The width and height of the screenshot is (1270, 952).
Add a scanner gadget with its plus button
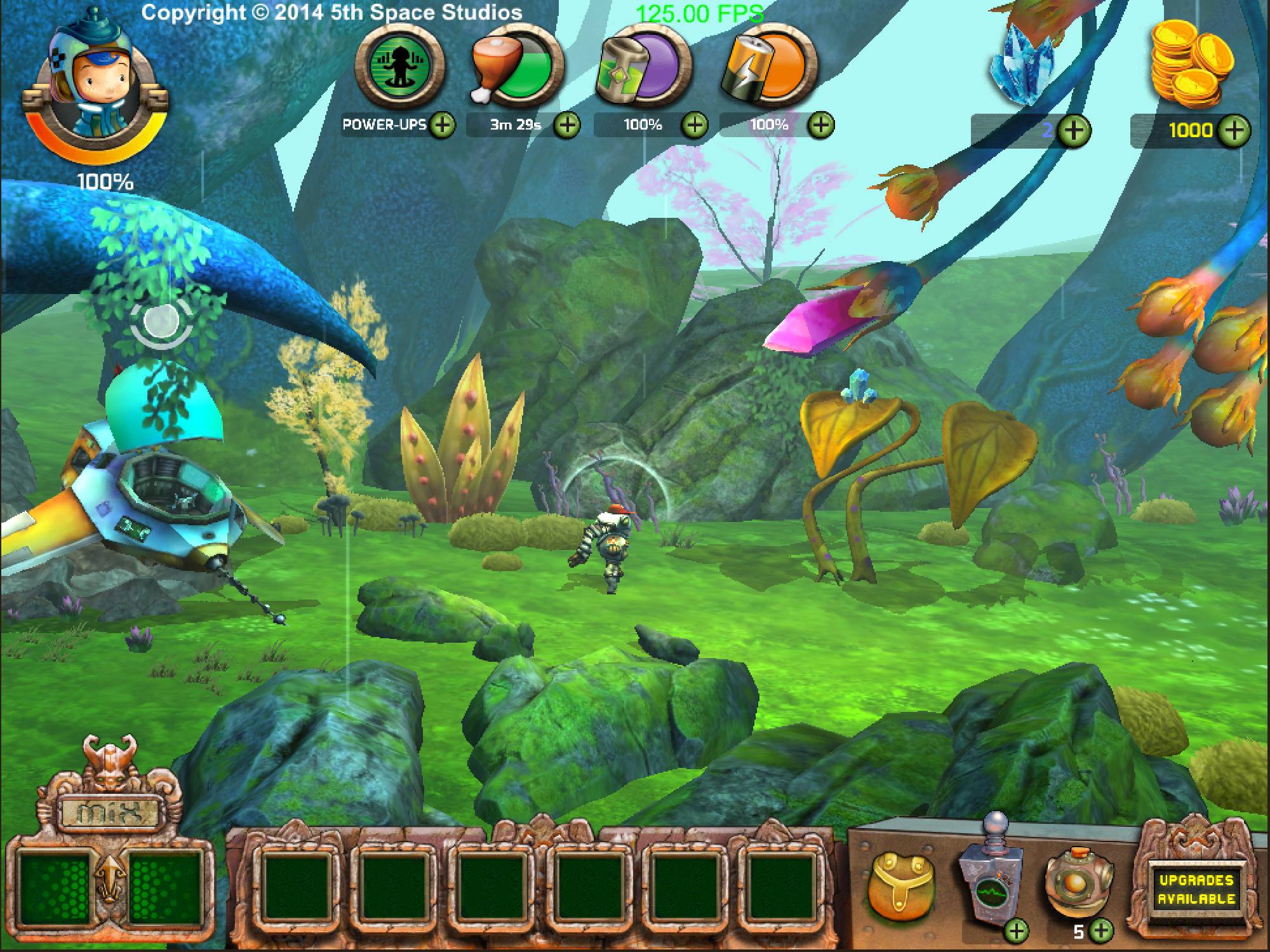[x=1017, y=931]
